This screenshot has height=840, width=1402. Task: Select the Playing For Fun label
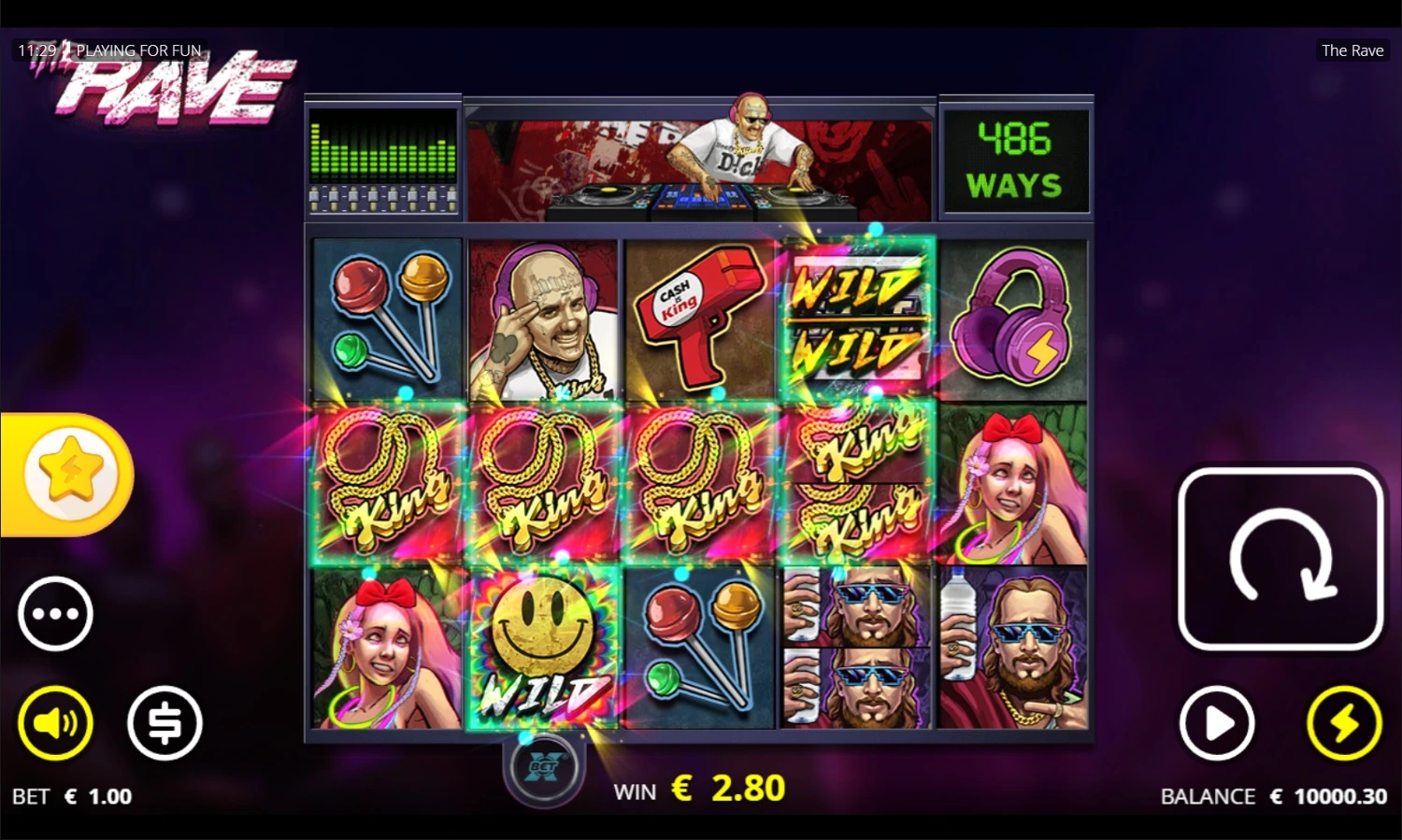[140, 50]
